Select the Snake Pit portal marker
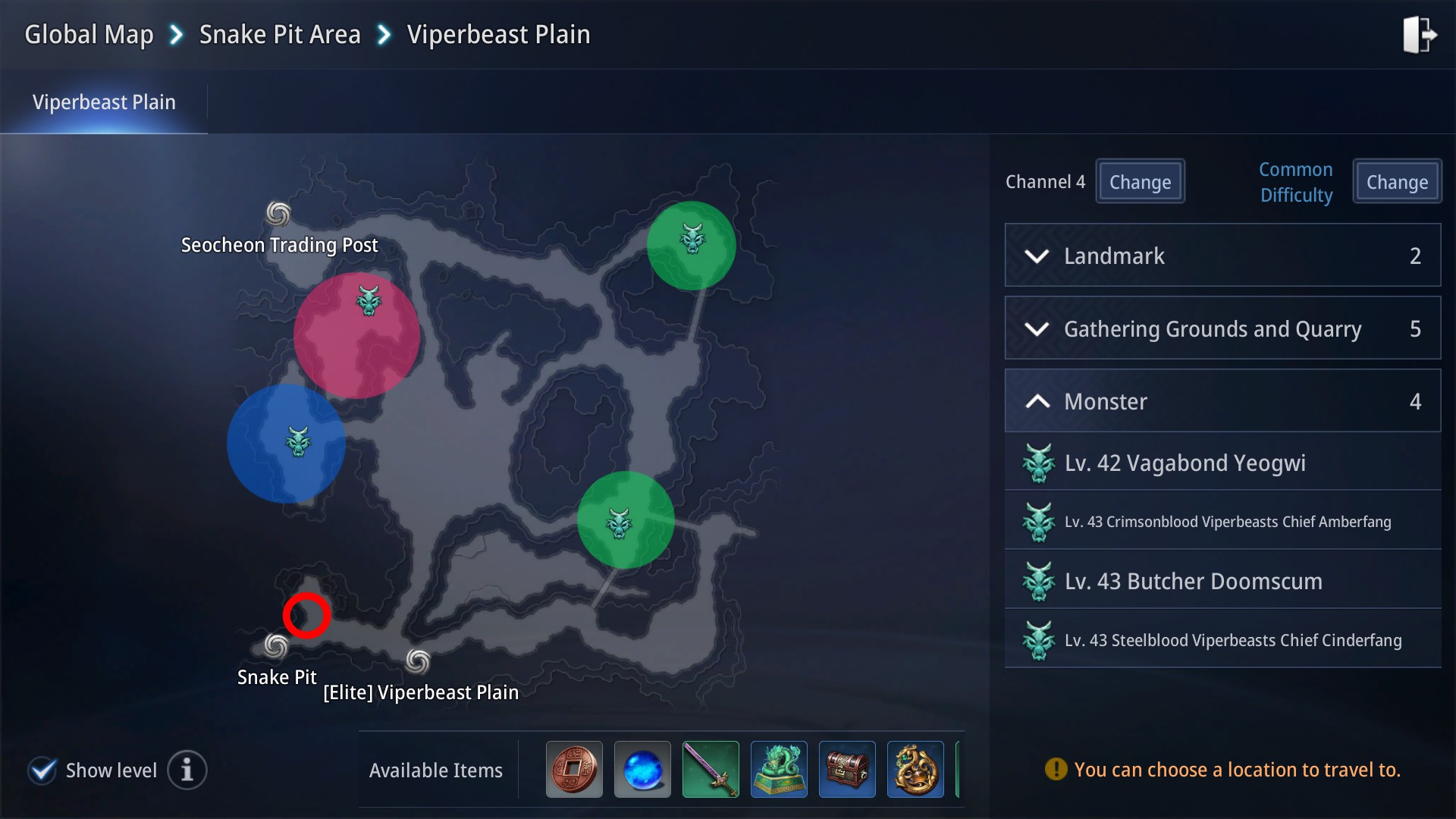1456x819 pixels. click(275, 647)
